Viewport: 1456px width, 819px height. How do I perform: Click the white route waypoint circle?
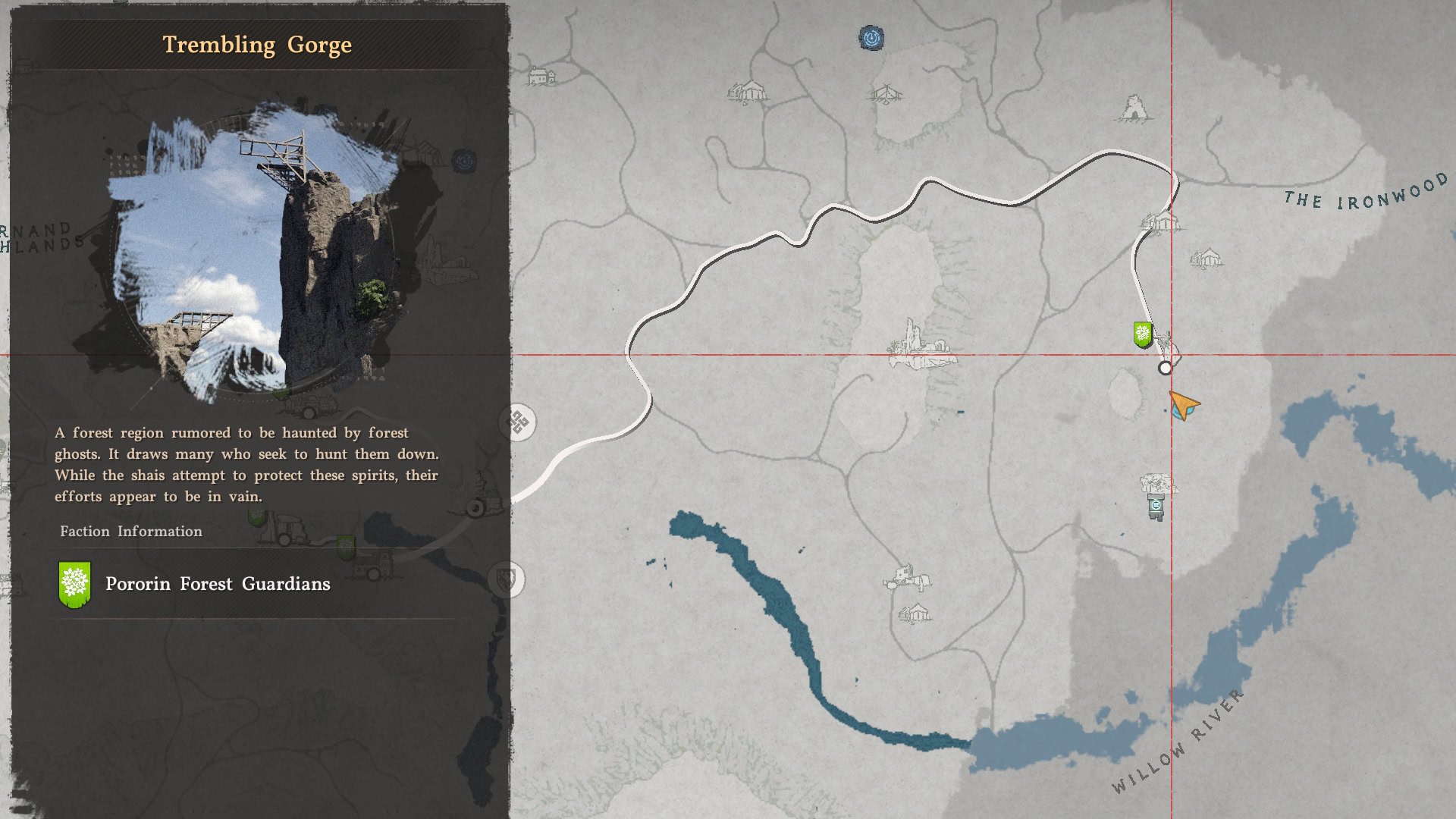pos(1165,369)
